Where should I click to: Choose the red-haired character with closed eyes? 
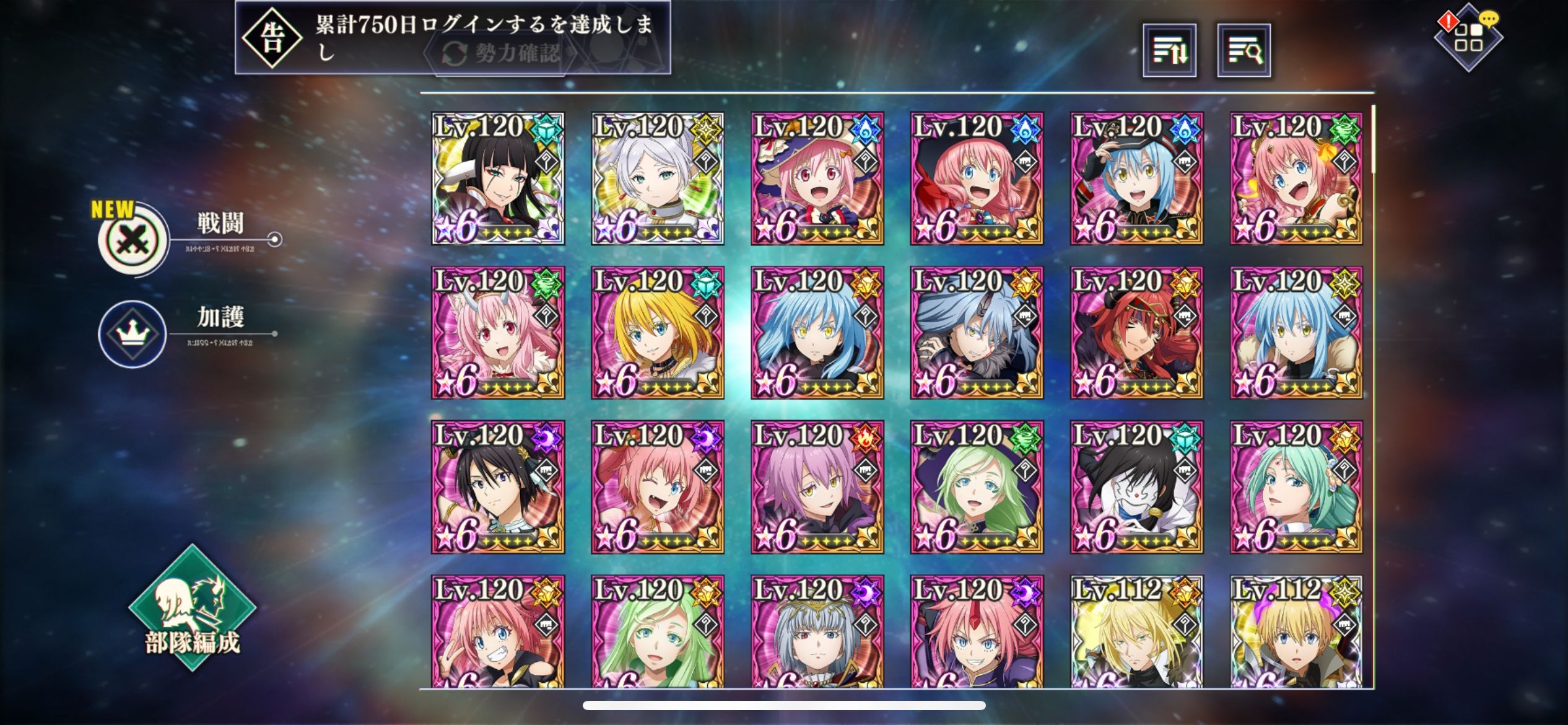click(1136, 333)
